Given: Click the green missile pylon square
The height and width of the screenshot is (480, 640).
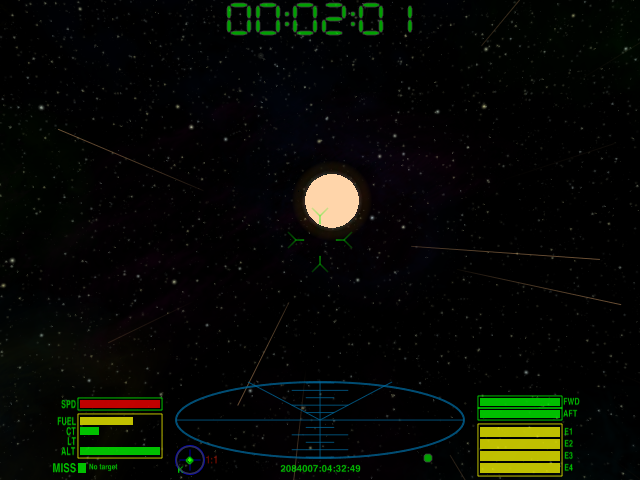Looking at the screenshot, I should click(82, 467).
